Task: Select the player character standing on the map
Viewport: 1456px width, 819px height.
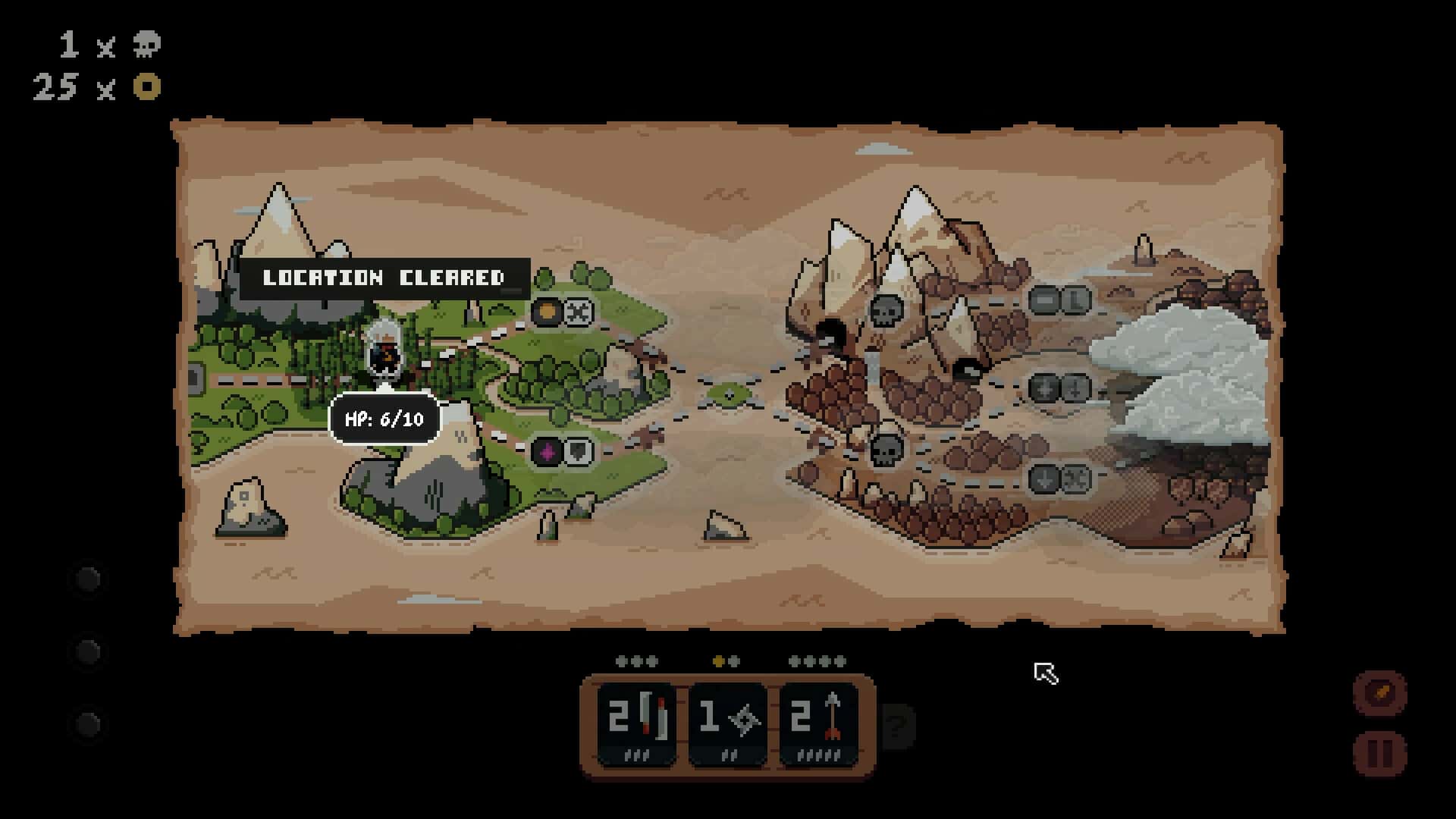Action: click(383, 353)
